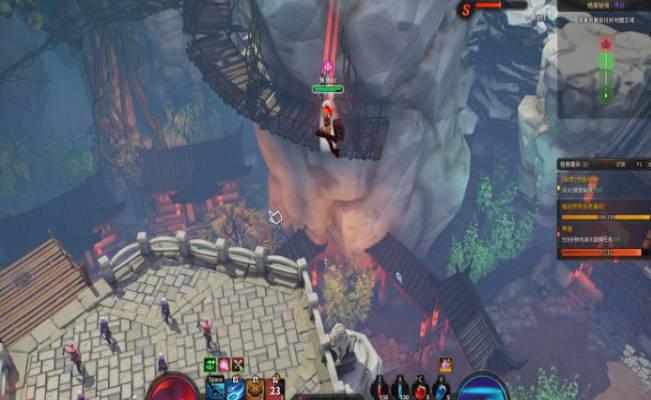Use the blue potion slot beside the mana orb
Image resolution: width=651 pixels, height=400 pixels.
pos(442,388)
